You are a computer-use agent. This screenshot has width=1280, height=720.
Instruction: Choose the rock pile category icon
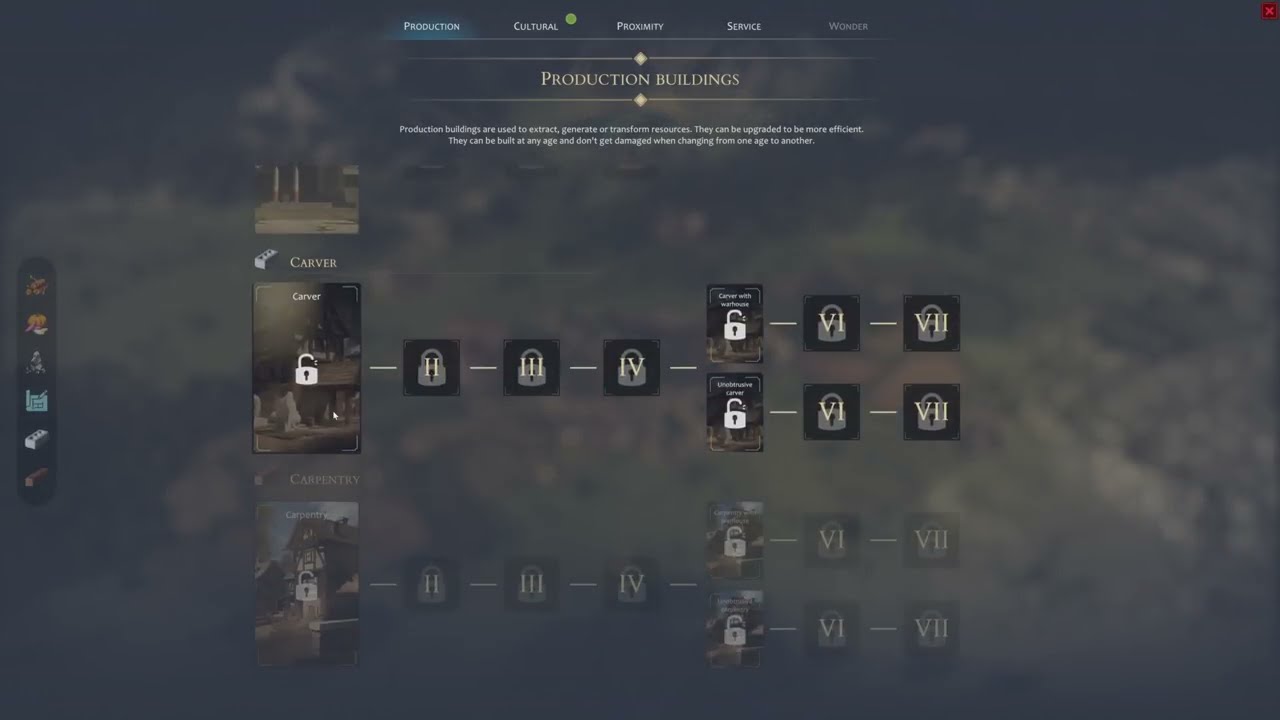(x=37, y=362)
